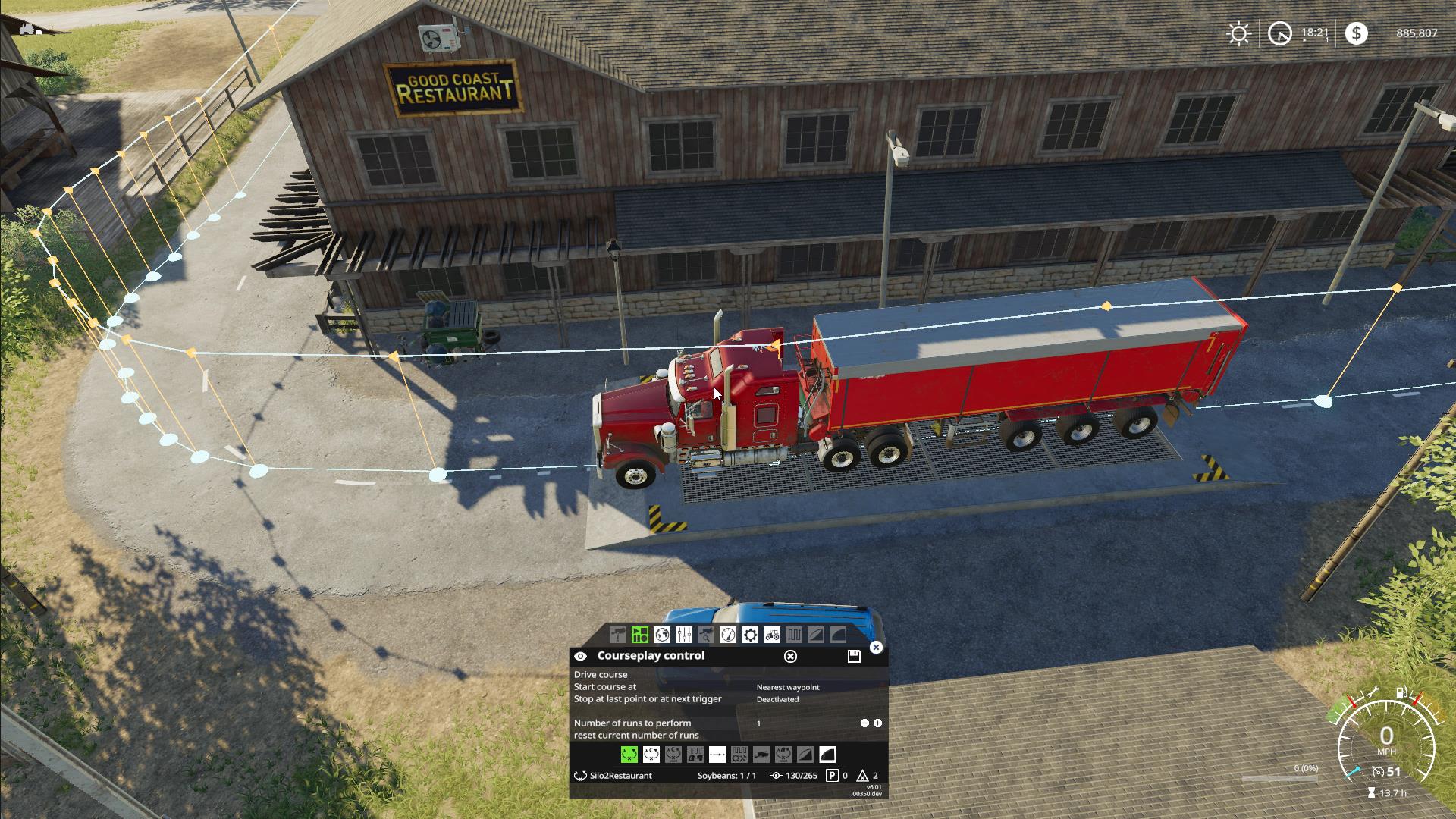The height and width of the screenshot is (819, 1456).
Task: Decrease number of runs to perform
Action: point(864,723)
